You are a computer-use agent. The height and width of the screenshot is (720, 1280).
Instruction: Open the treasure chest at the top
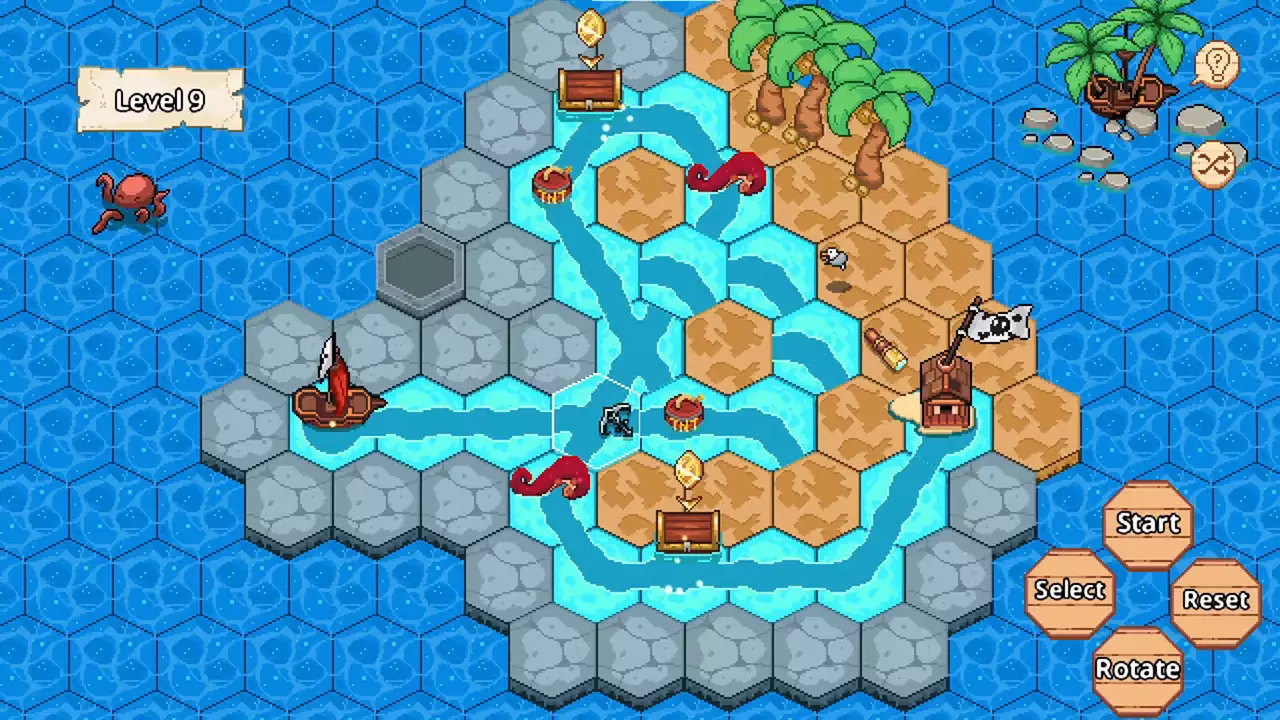coord(590,90)
